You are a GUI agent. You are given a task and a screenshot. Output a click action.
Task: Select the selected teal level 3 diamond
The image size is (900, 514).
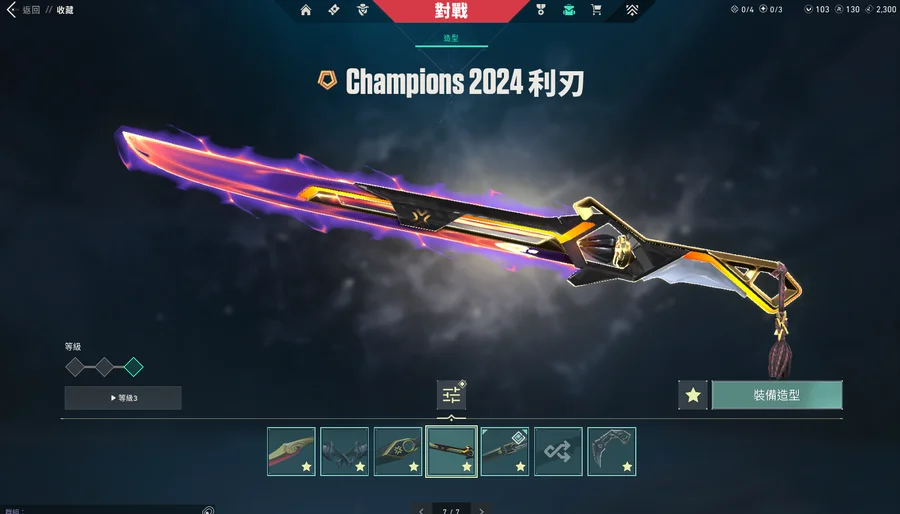[133, 367]
